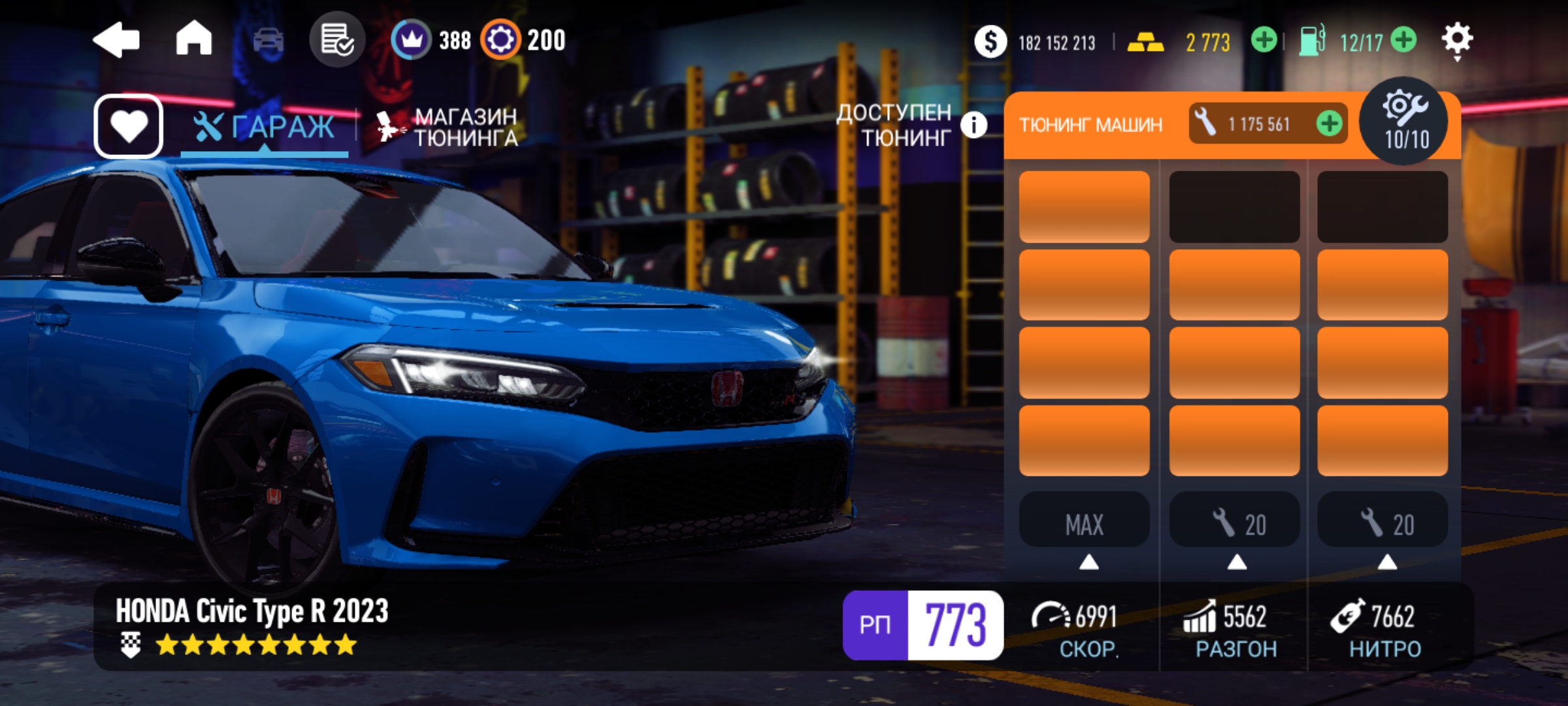Switch to the ГАРАЖ tab
This screenshot has height=706, width=1568.
265,127
